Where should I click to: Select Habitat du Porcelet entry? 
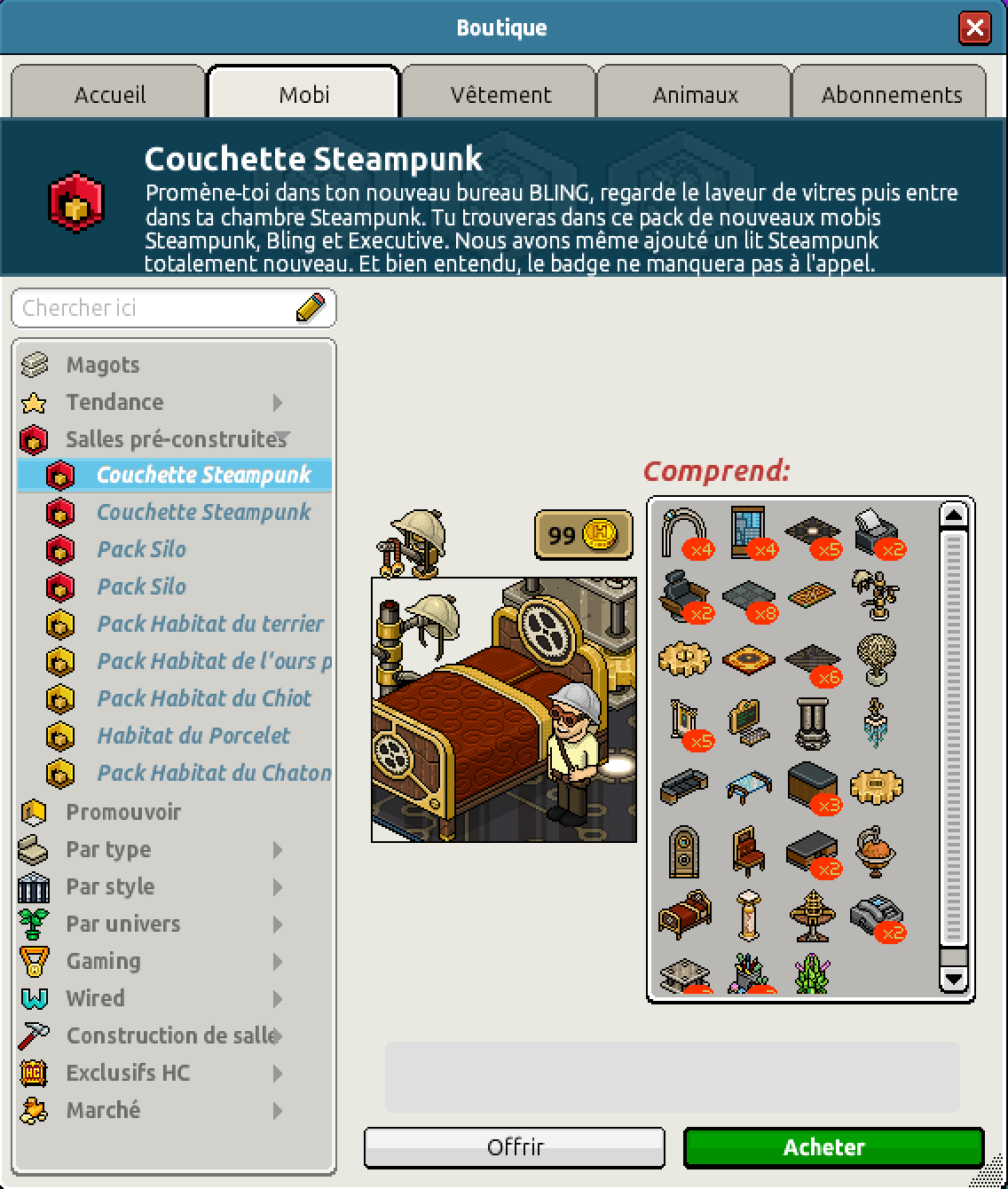pos(193,736)
